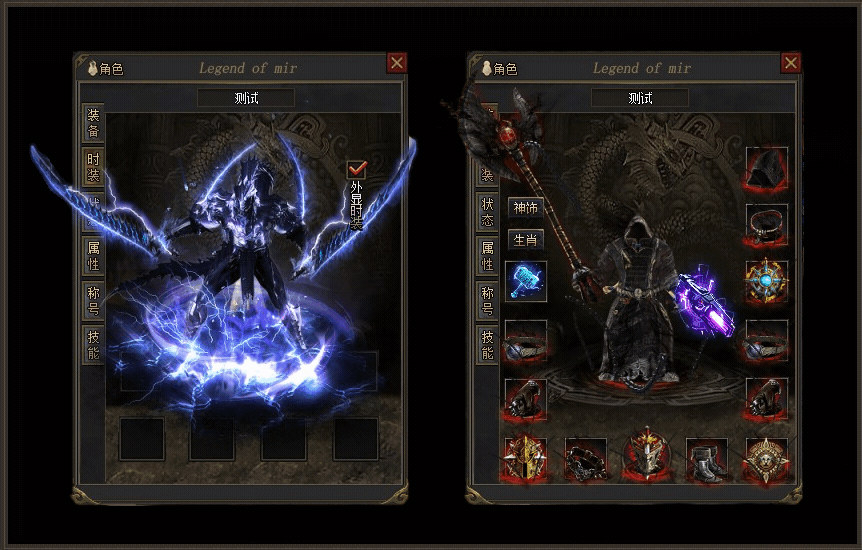Select the glowing blue hammer slot
Screen dimensions: 862x550
point(526,281)
